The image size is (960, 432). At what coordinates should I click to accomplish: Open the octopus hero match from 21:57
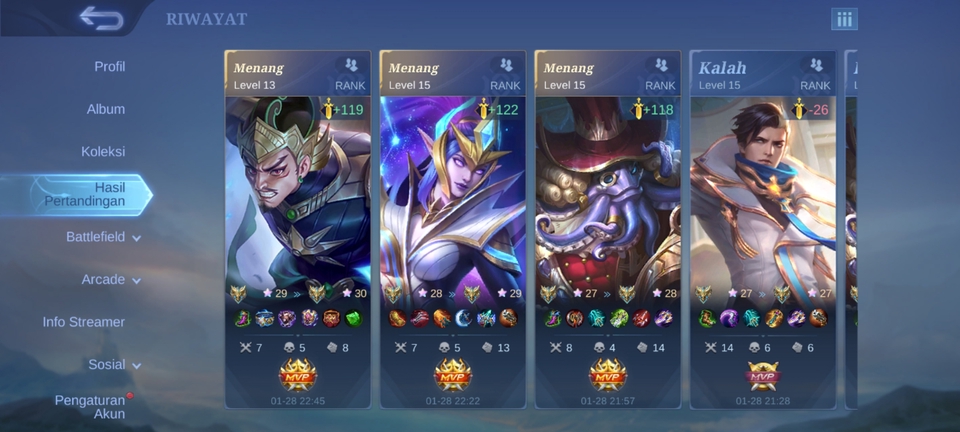click(607, 230)
